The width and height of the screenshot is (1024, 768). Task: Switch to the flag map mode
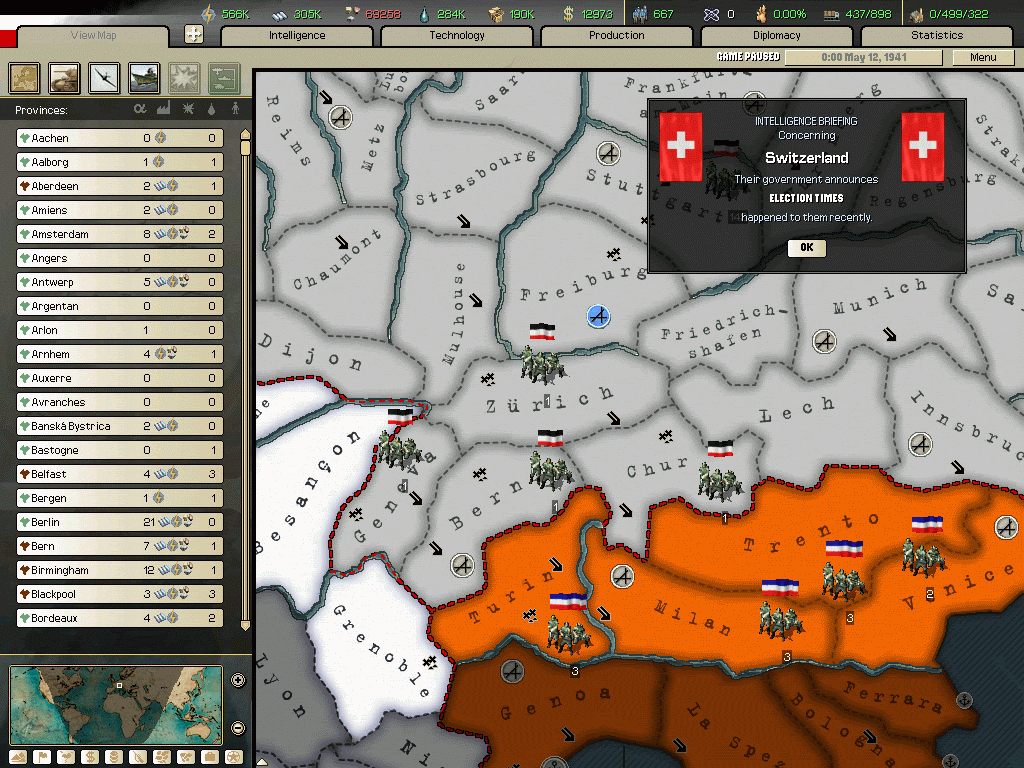pyautogui.click(x=42, y=757)
